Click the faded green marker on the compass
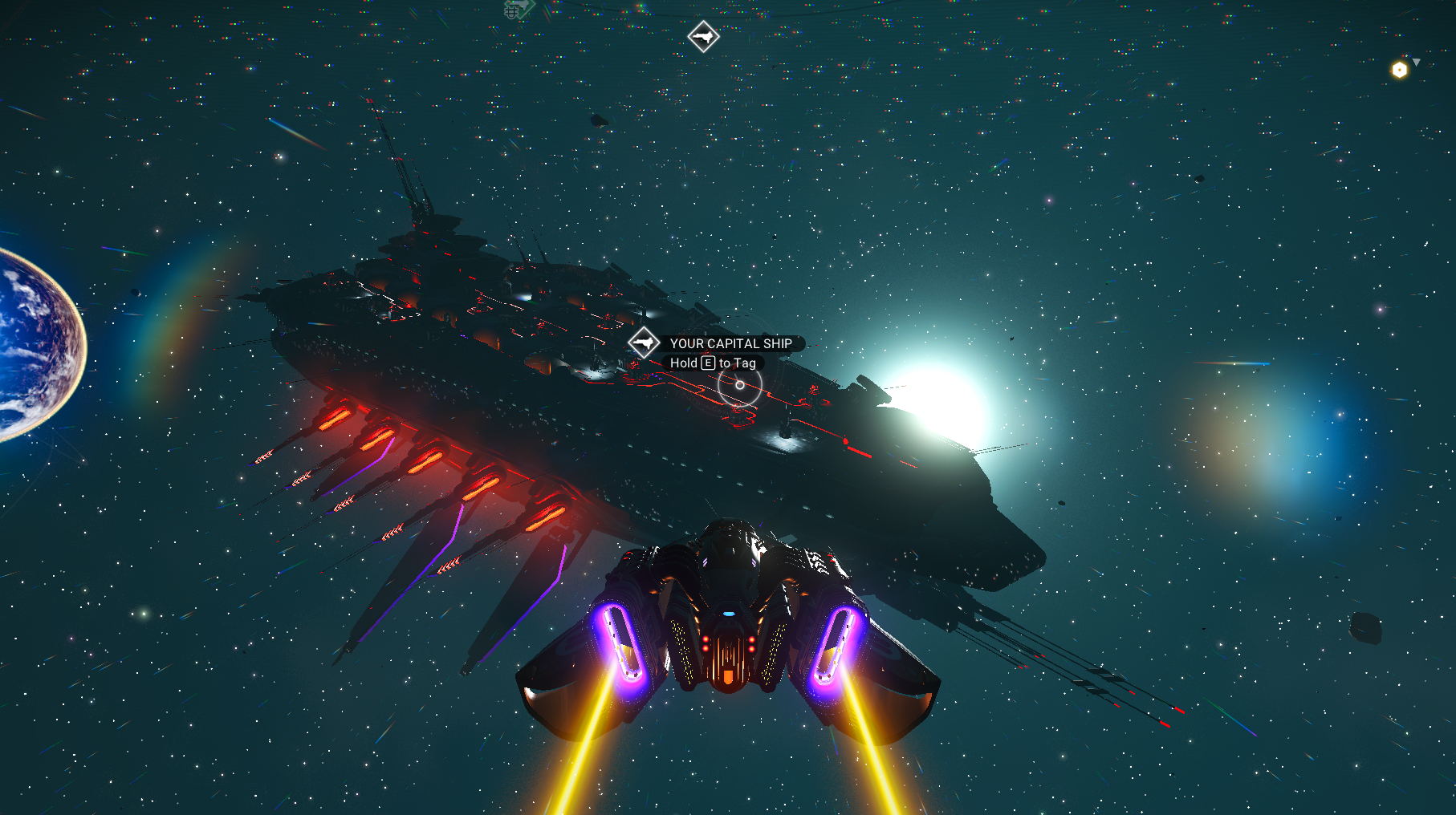Viewport: 1456px width, 815px height. pos(518,10)
